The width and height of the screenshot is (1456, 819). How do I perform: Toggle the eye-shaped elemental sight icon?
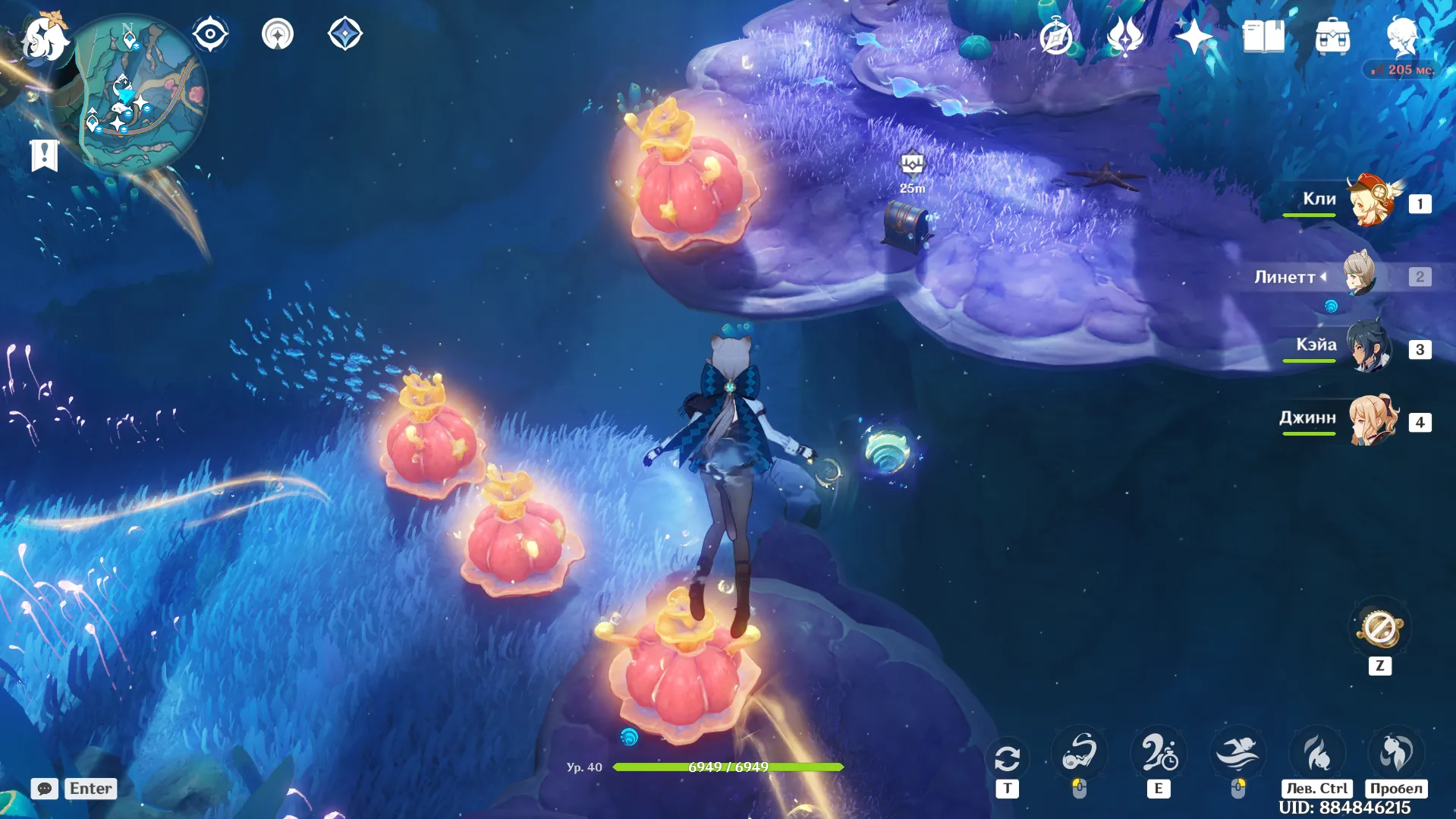click(210, 34)
